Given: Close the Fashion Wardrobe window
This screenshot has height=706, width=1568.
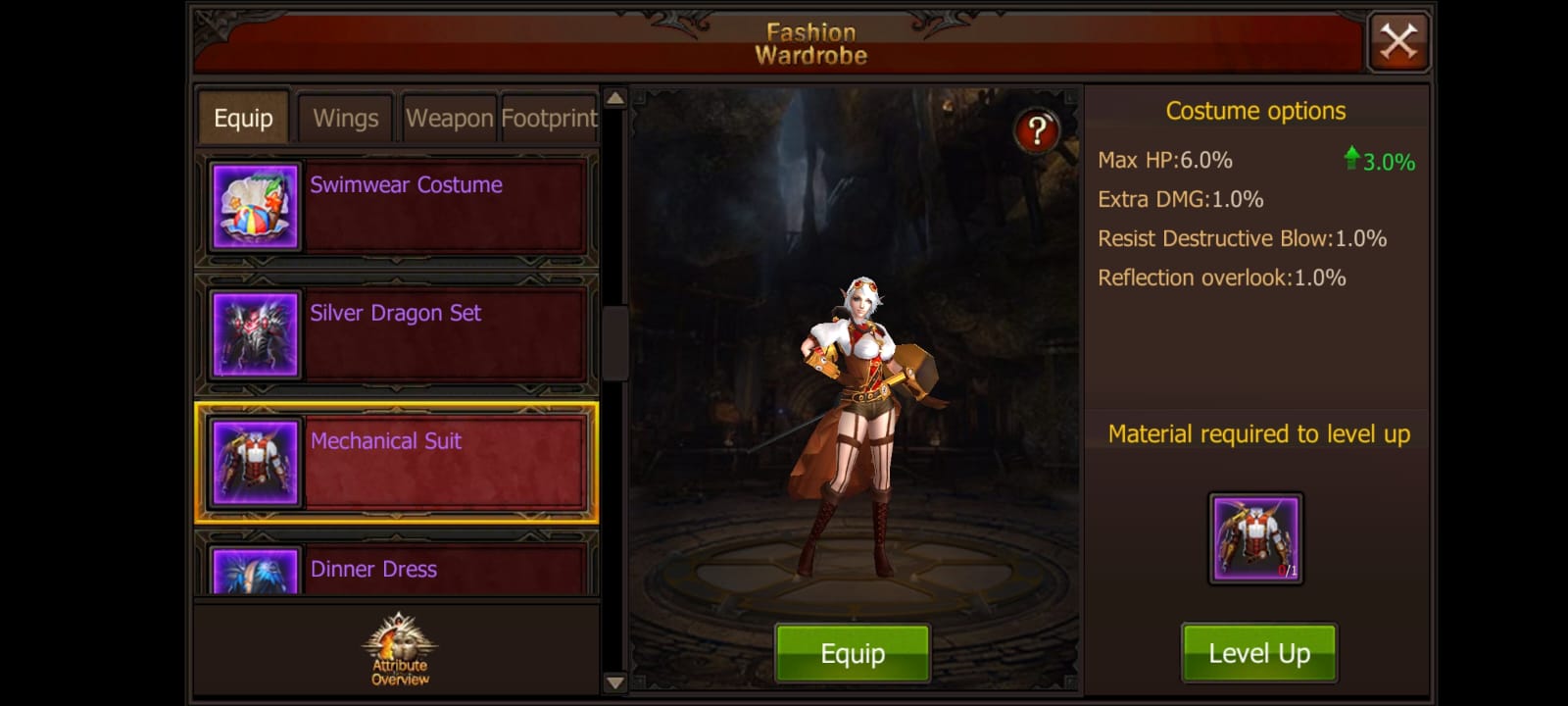Looking at the screenshot, I should [x=1398, y=42].
